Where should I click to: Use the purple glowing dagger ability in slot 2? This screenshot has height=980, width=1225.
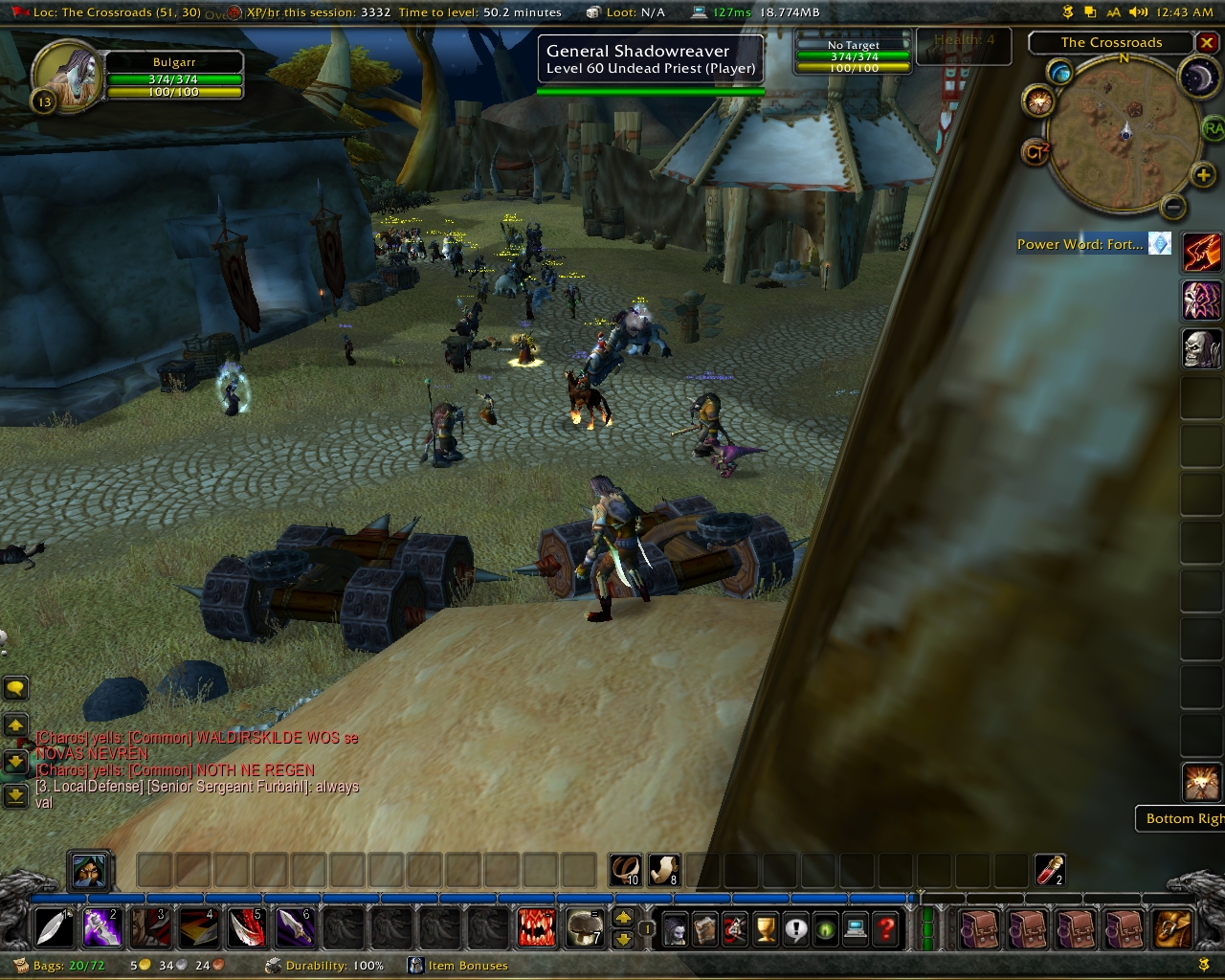[x=101, y=927]
